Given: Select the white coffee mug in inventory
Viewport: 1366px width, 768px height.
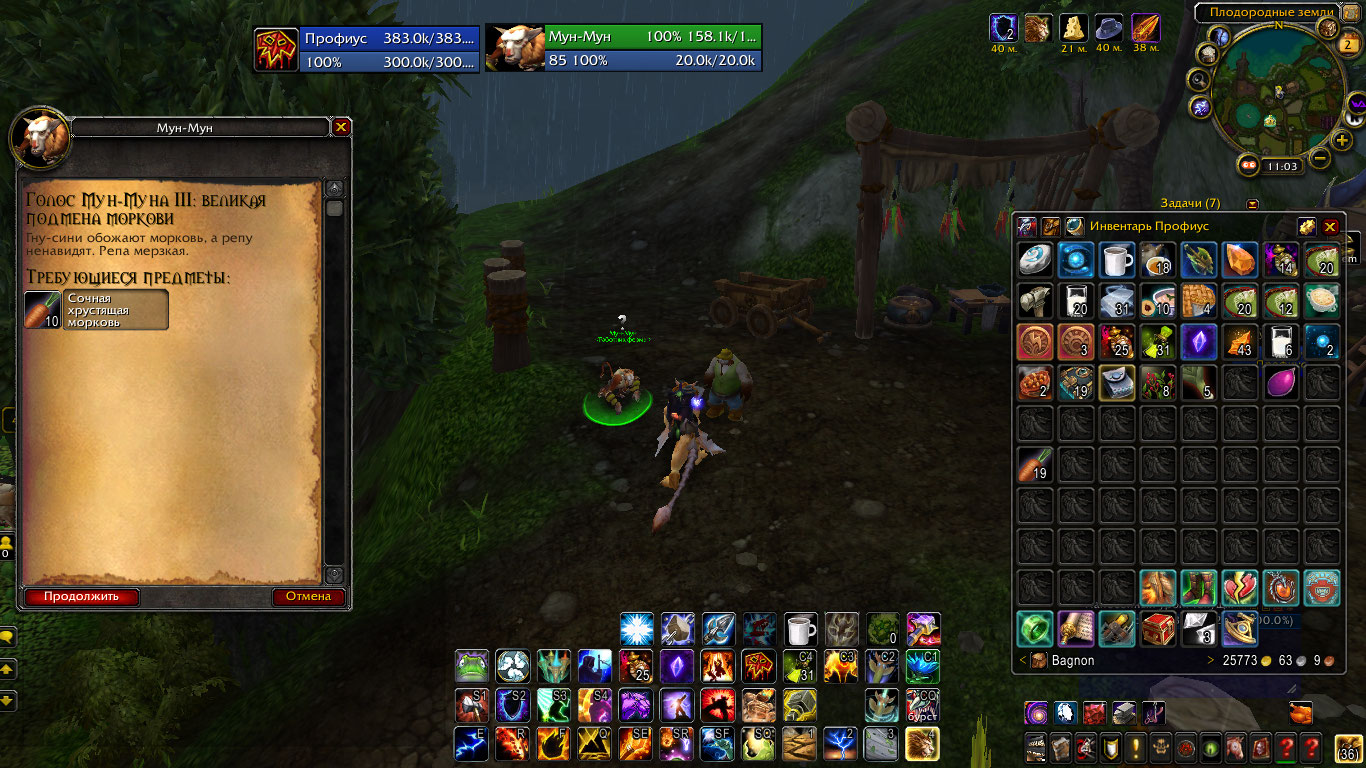Looking at the screenshot, I should pyautogui.click(x=1117, y=259).
